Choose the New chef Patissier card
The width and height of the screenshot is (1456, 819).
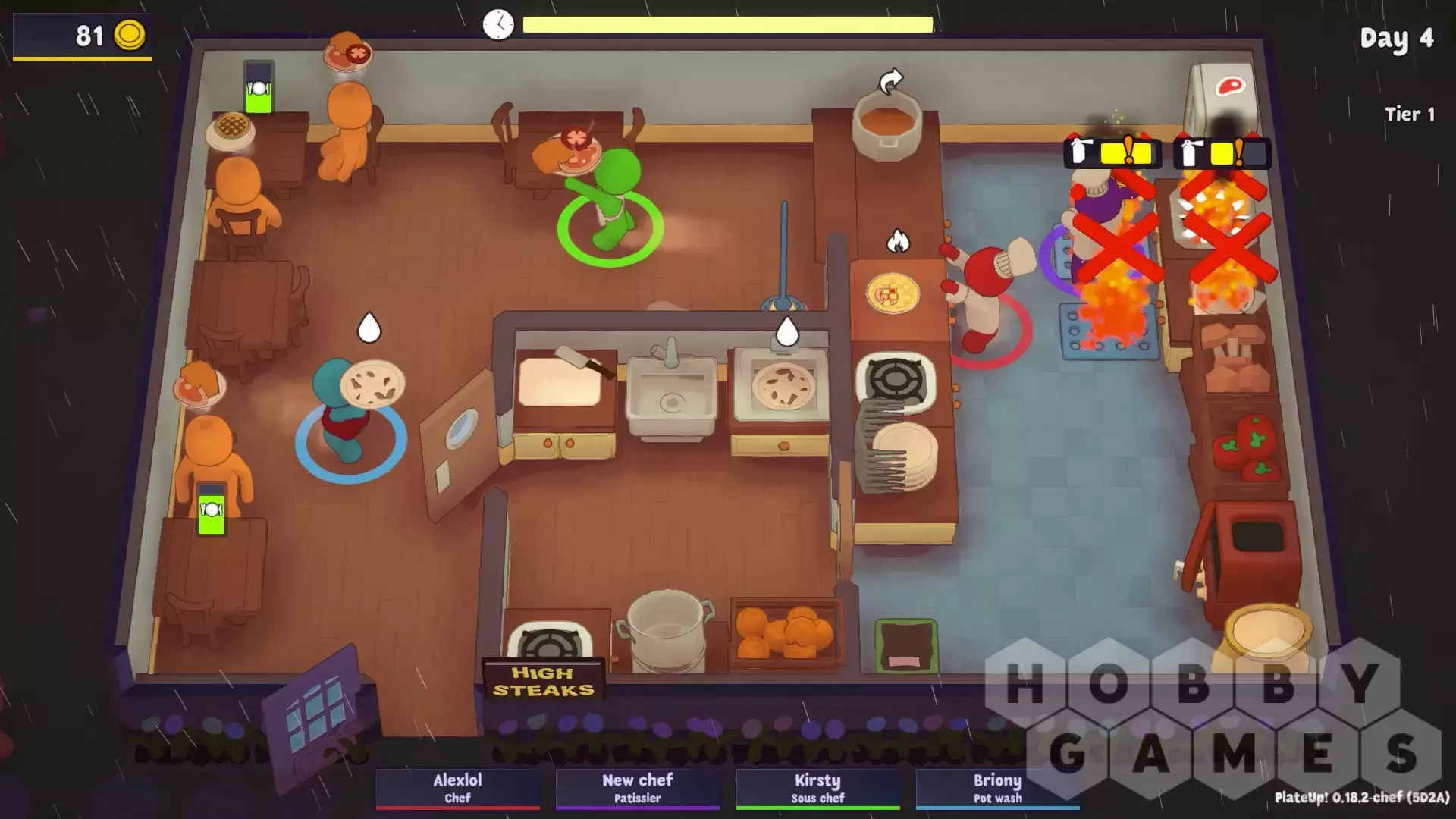[x=637, y=788]
